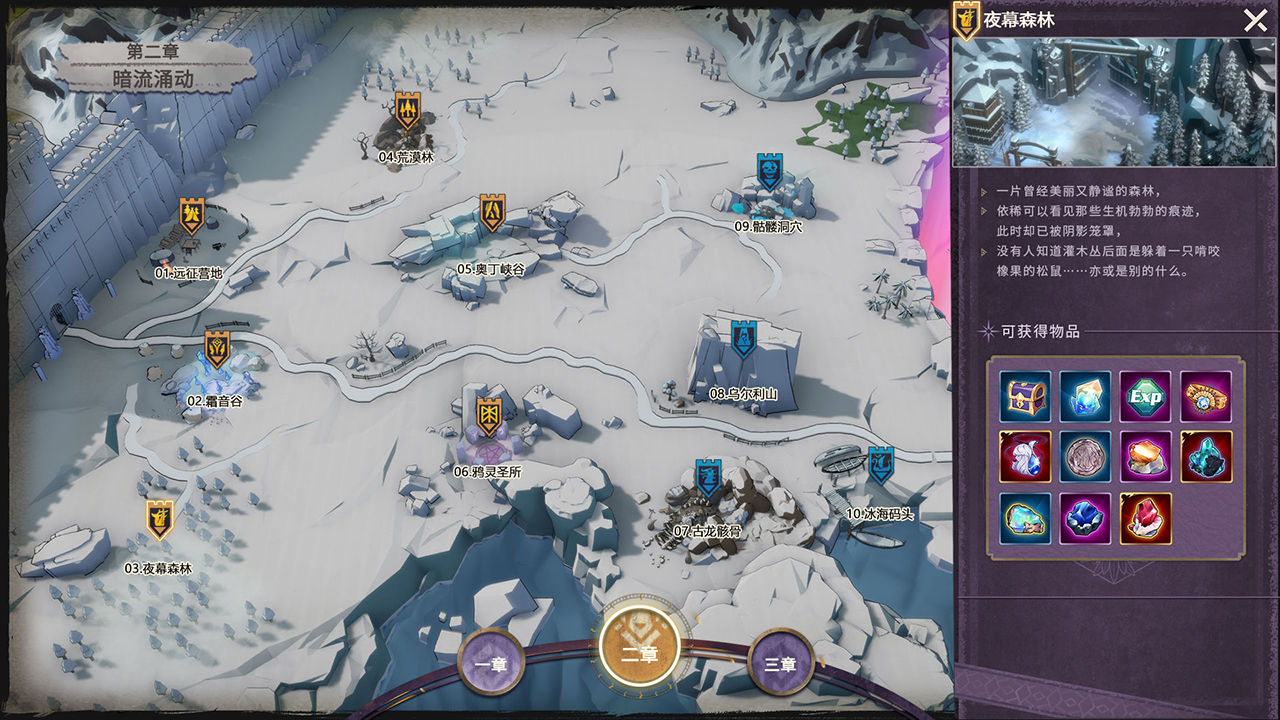Choose the 03.夜幕森林 stage marker

pyautogui.click(x=159, y=519)
